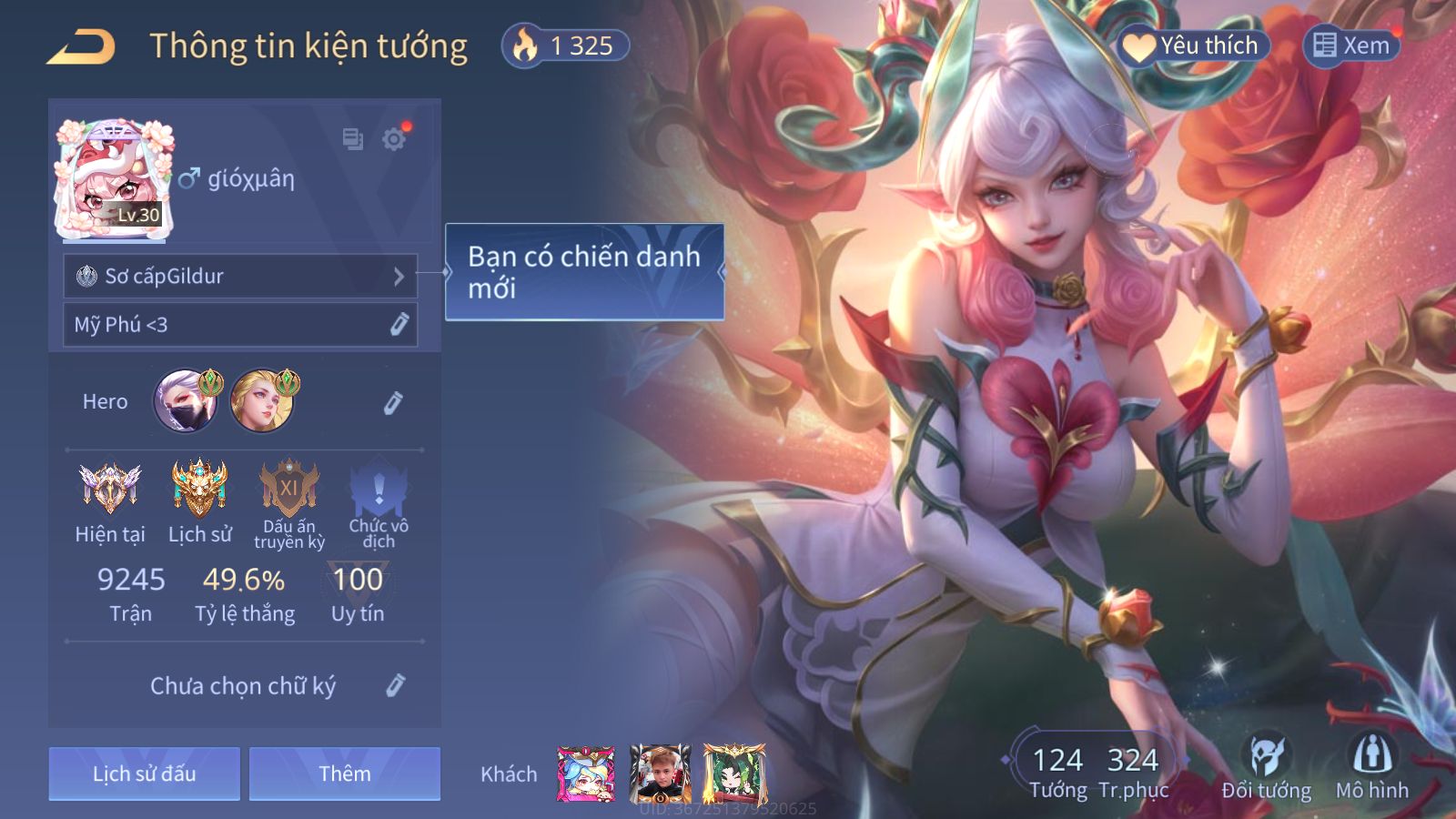Open the Xem view button
Image resolution: width=1456 pixels, height=819 pixels.
coord(1351,45)
